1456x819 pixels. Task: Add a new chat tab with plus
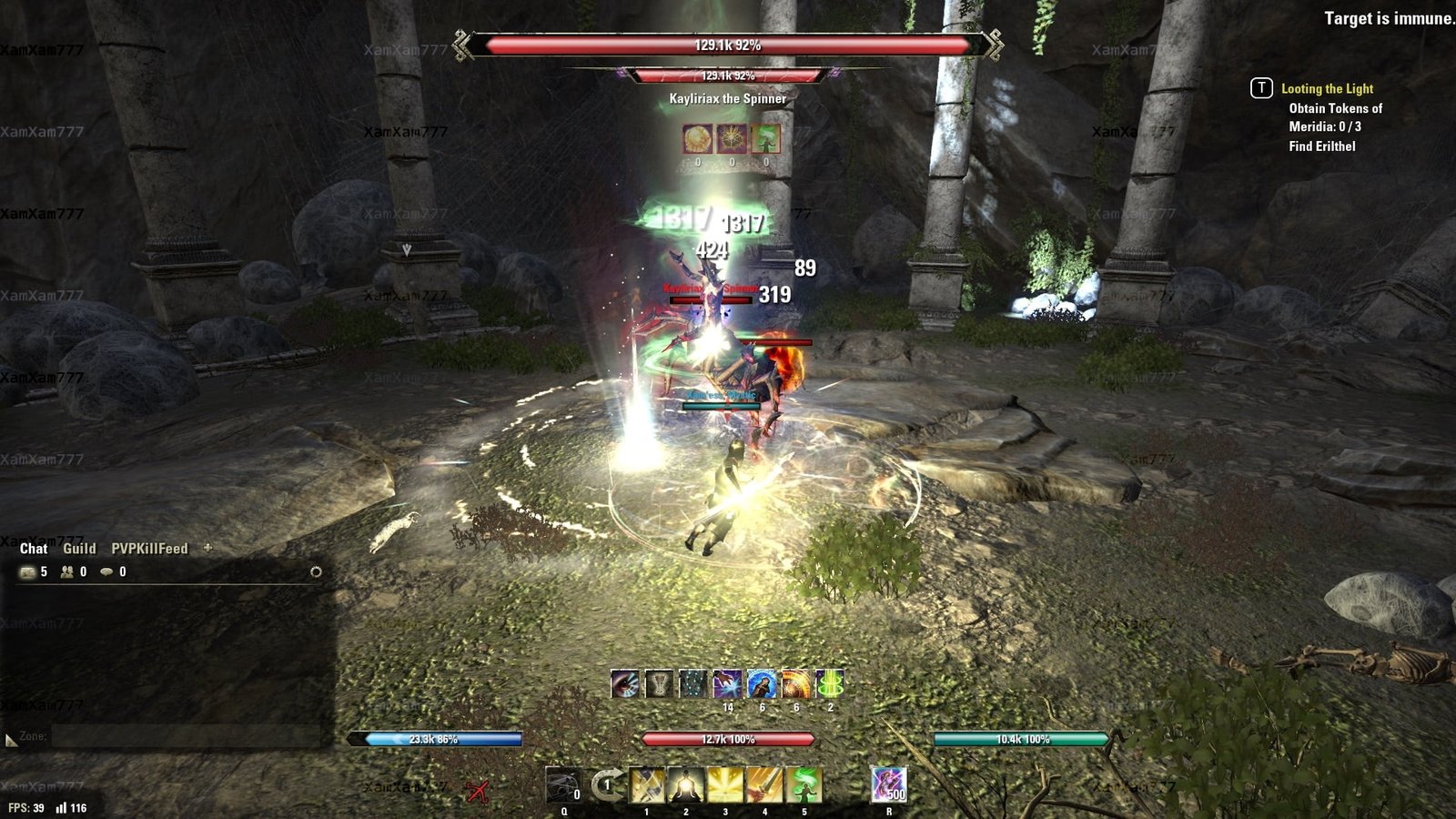[207, 548]
